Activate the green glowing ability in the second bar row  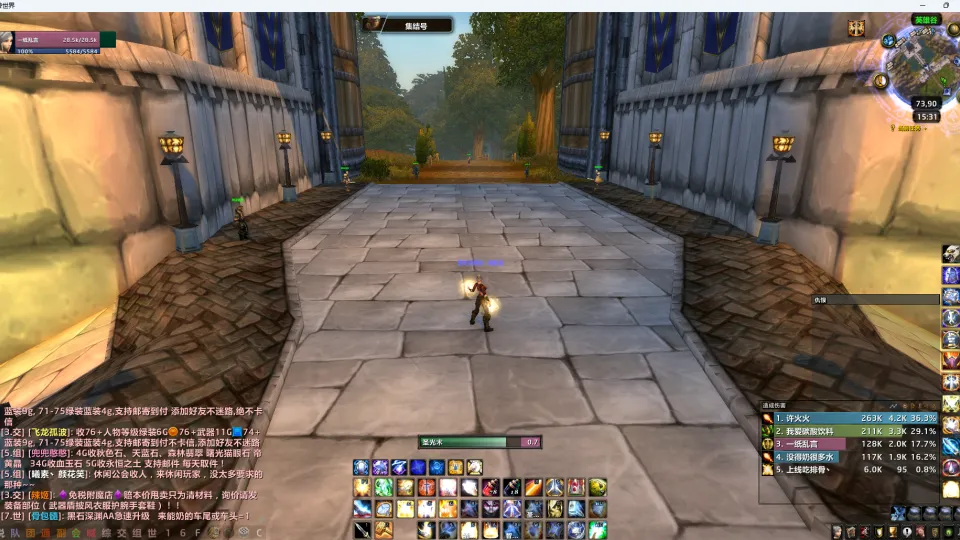pyautogui.click(x=384, y=487)
